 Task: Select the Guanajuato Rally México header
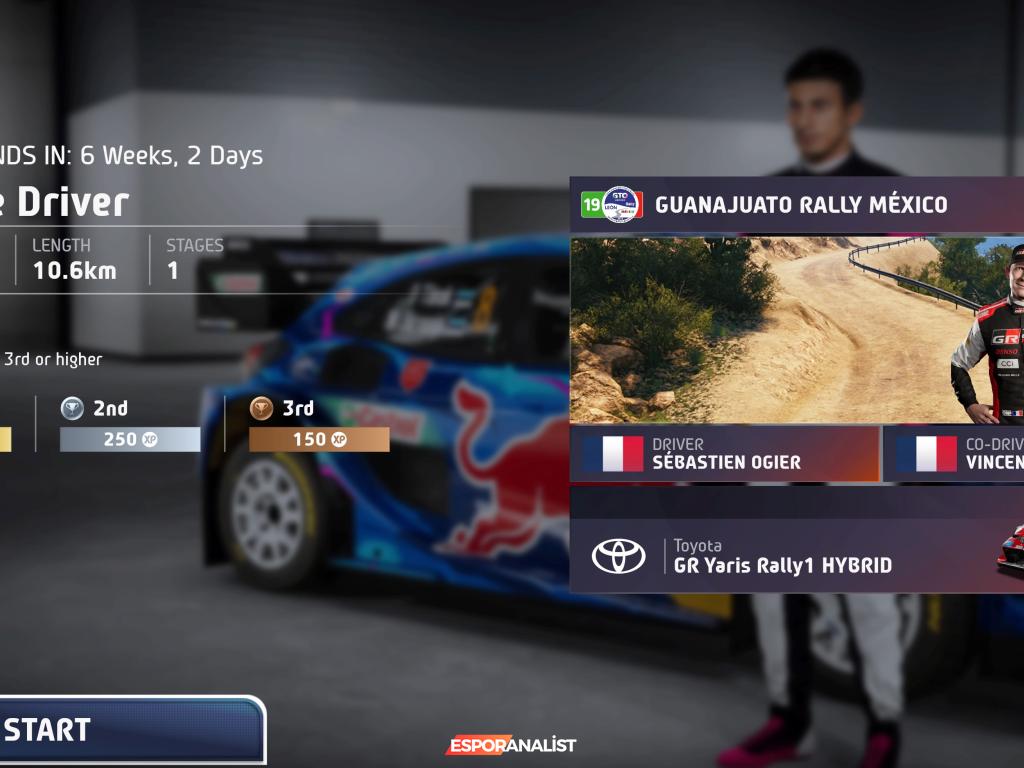796,205
